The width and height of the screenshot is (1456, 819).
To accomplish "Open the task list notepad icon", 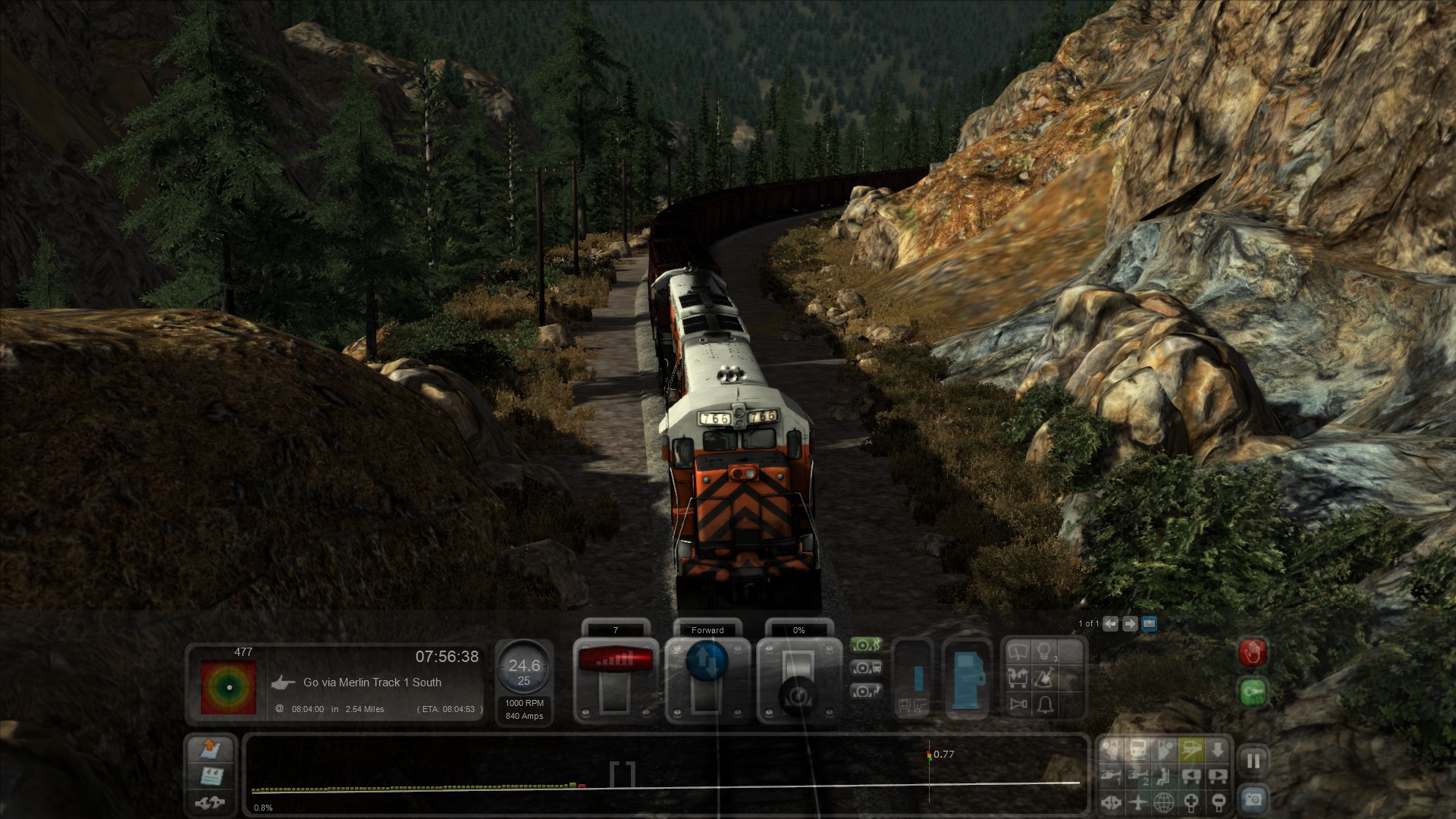I will 210,776.
